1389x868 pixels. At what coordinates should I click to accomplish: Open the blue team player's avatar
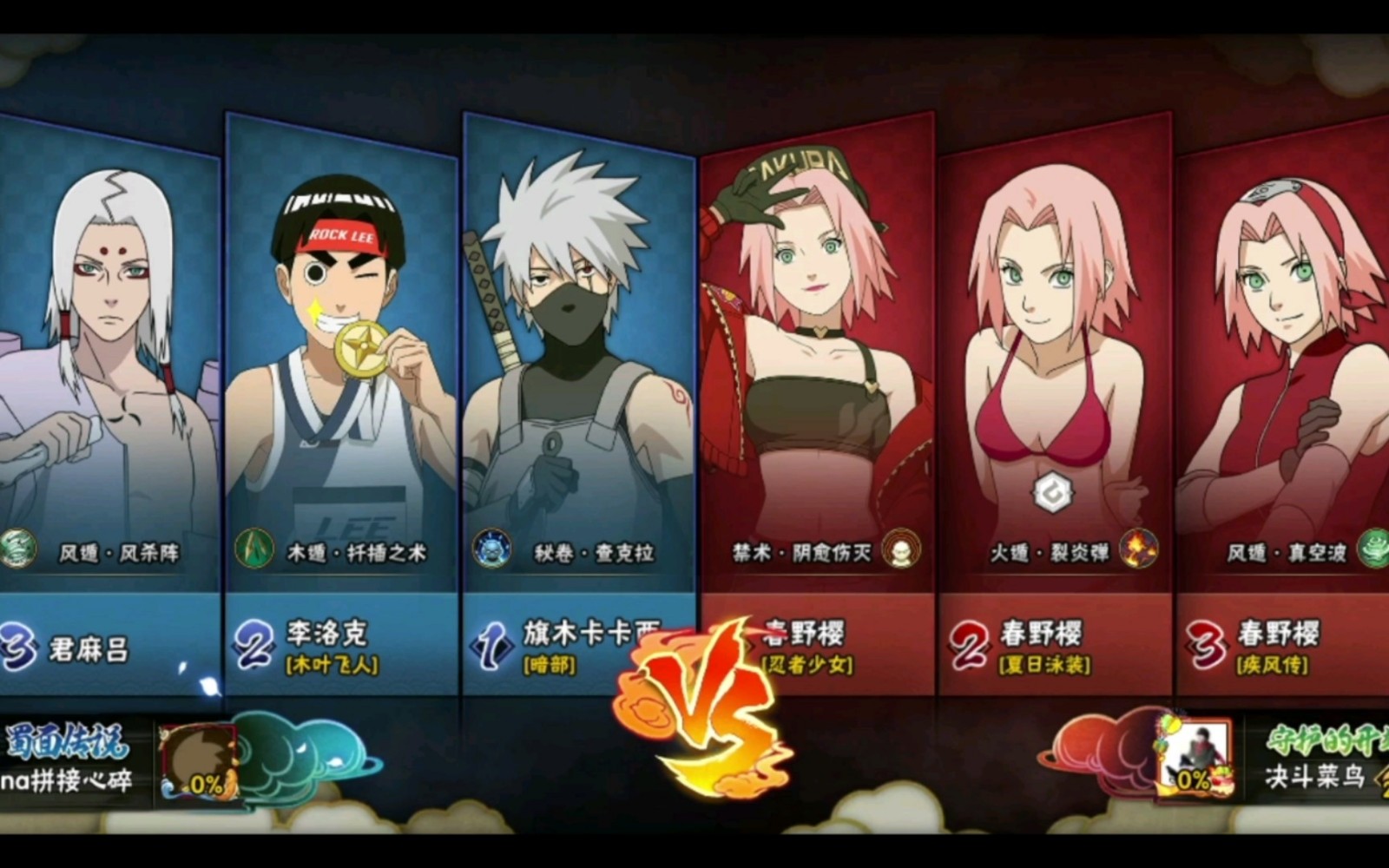tap(199, 762)
